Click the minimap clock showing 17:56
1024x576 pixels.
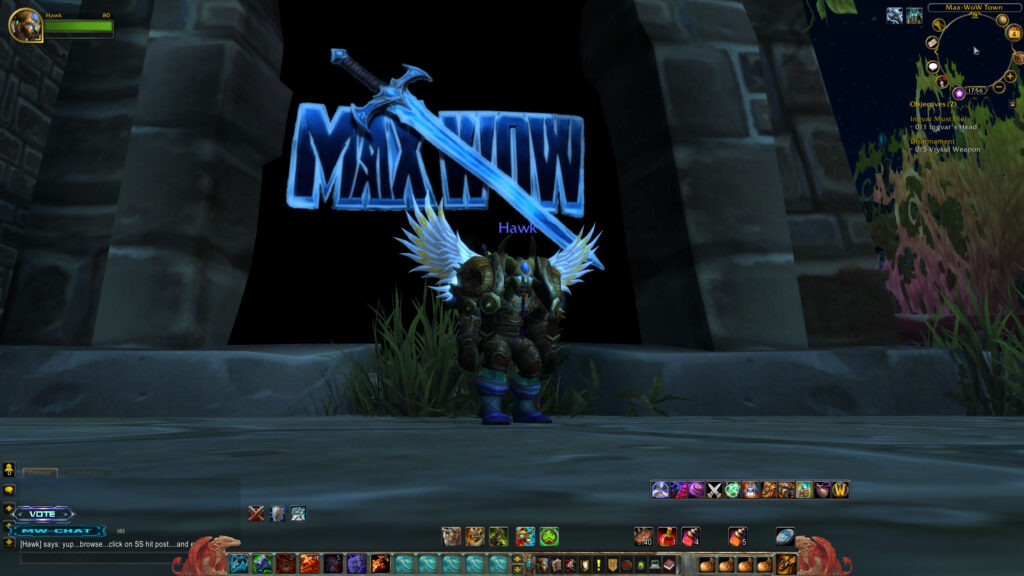point(976,91)
